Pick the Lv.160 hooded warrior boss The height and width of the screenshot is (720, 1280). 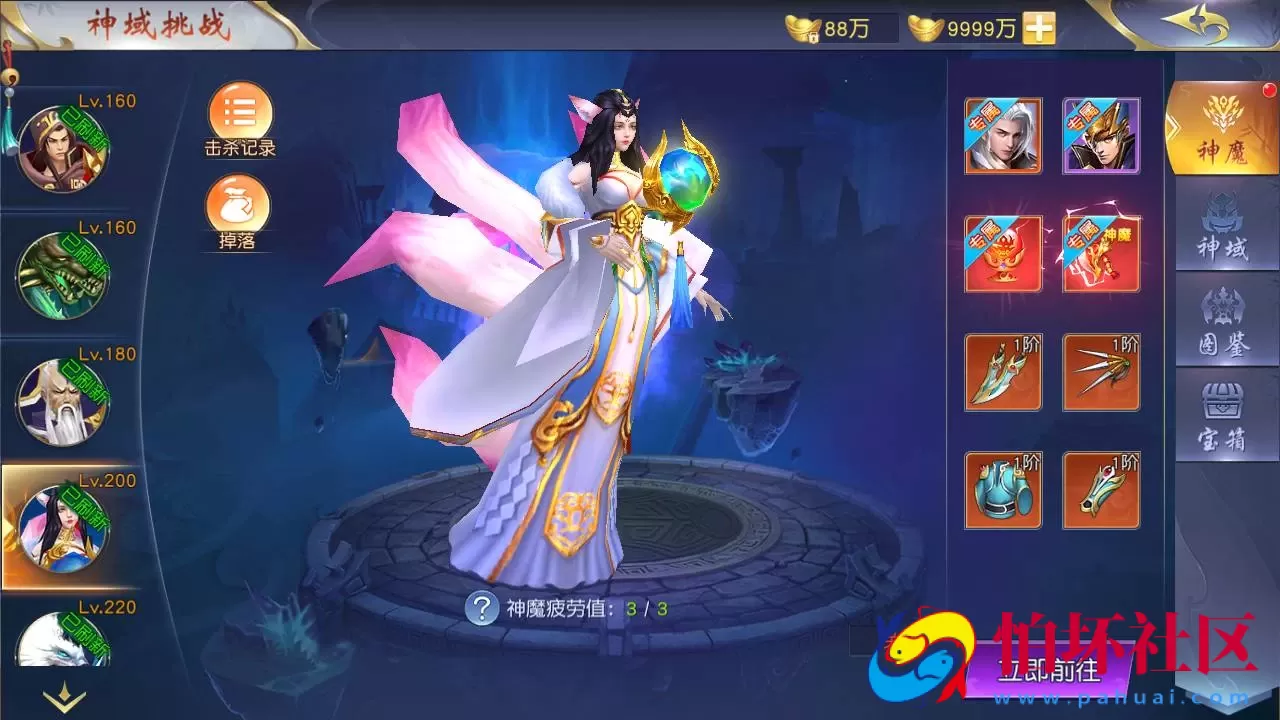pyautogui.click(x=62, y=150)
